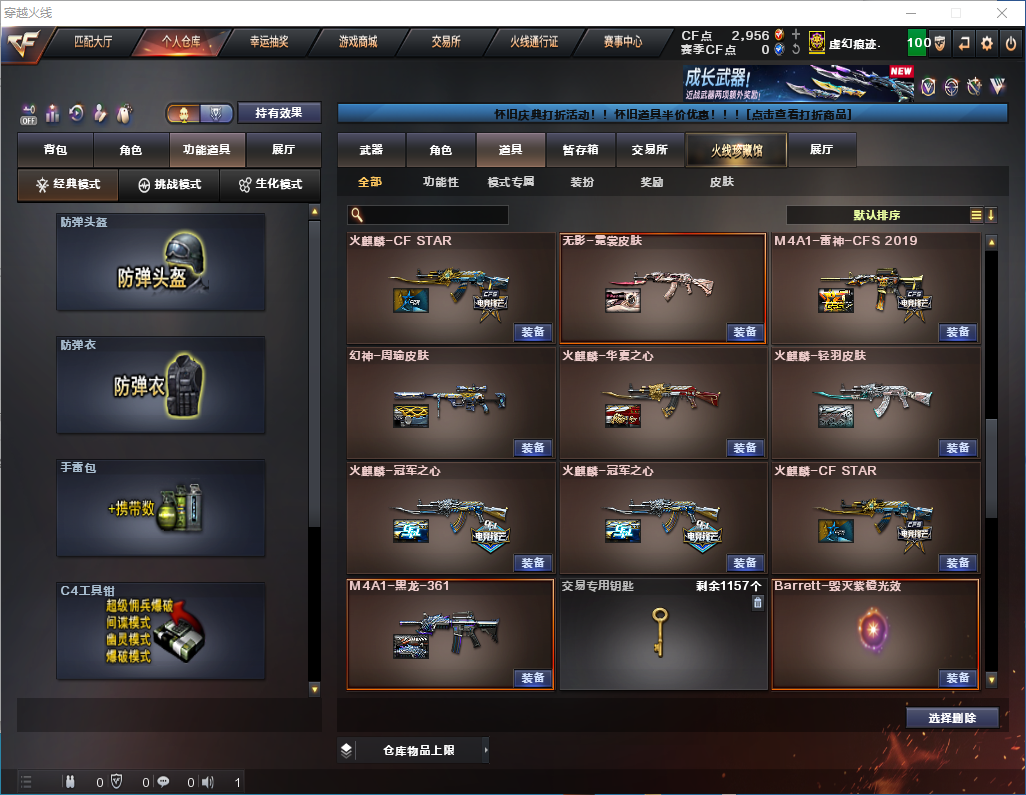Screen dimensions: 1026x795
Task: Close the game window
Action: coord(1001,13)
